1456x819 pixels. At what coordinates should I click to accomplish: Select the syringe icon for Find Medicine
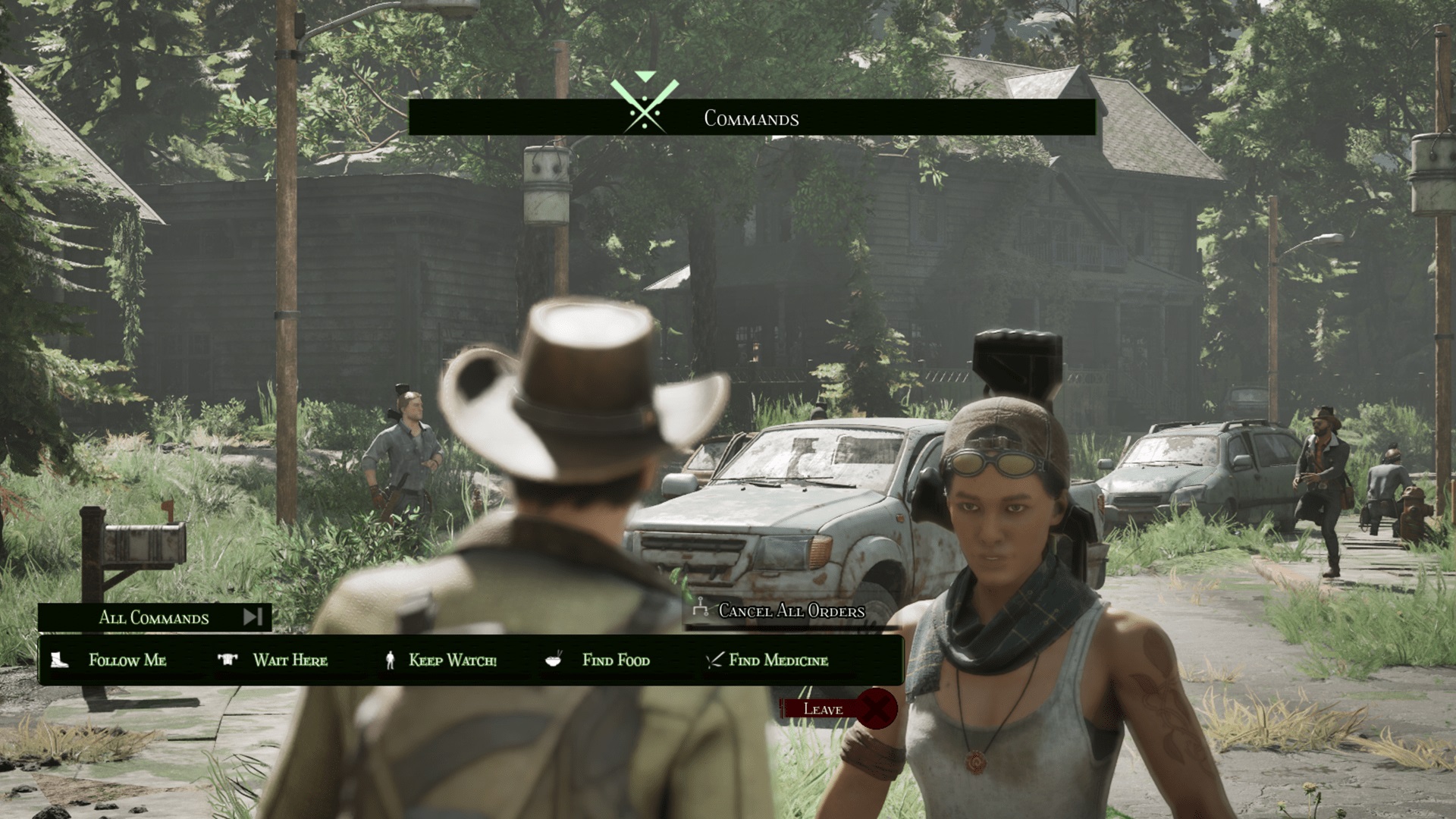click(714, 660)
